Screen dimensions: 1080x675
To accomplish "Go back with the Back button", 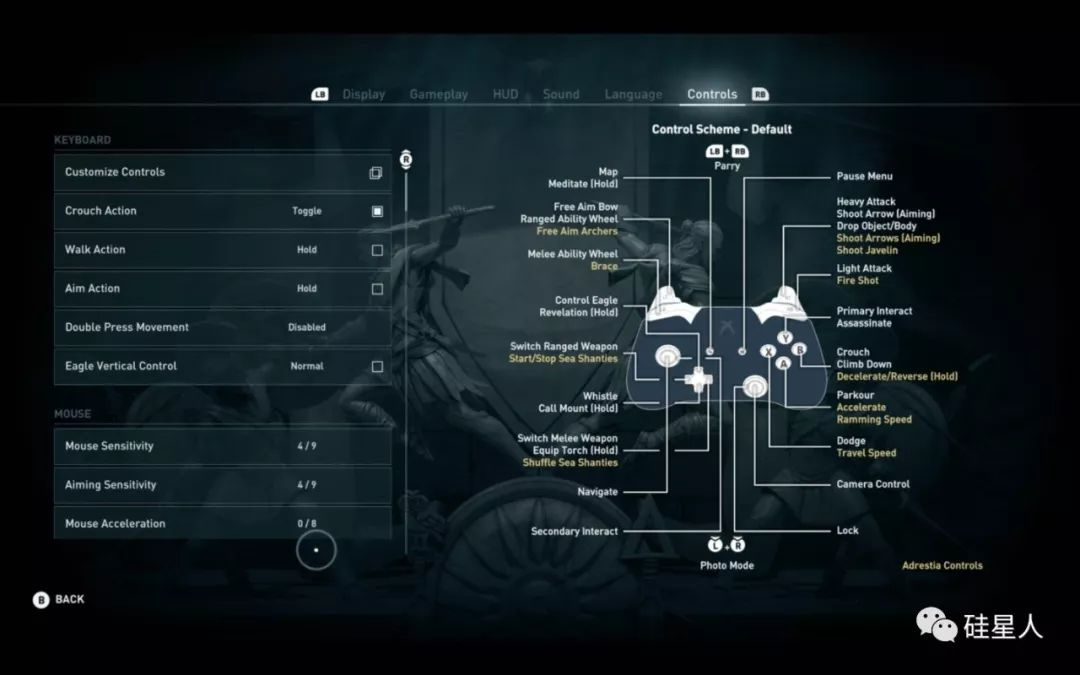I will click(x=60, y=599).
